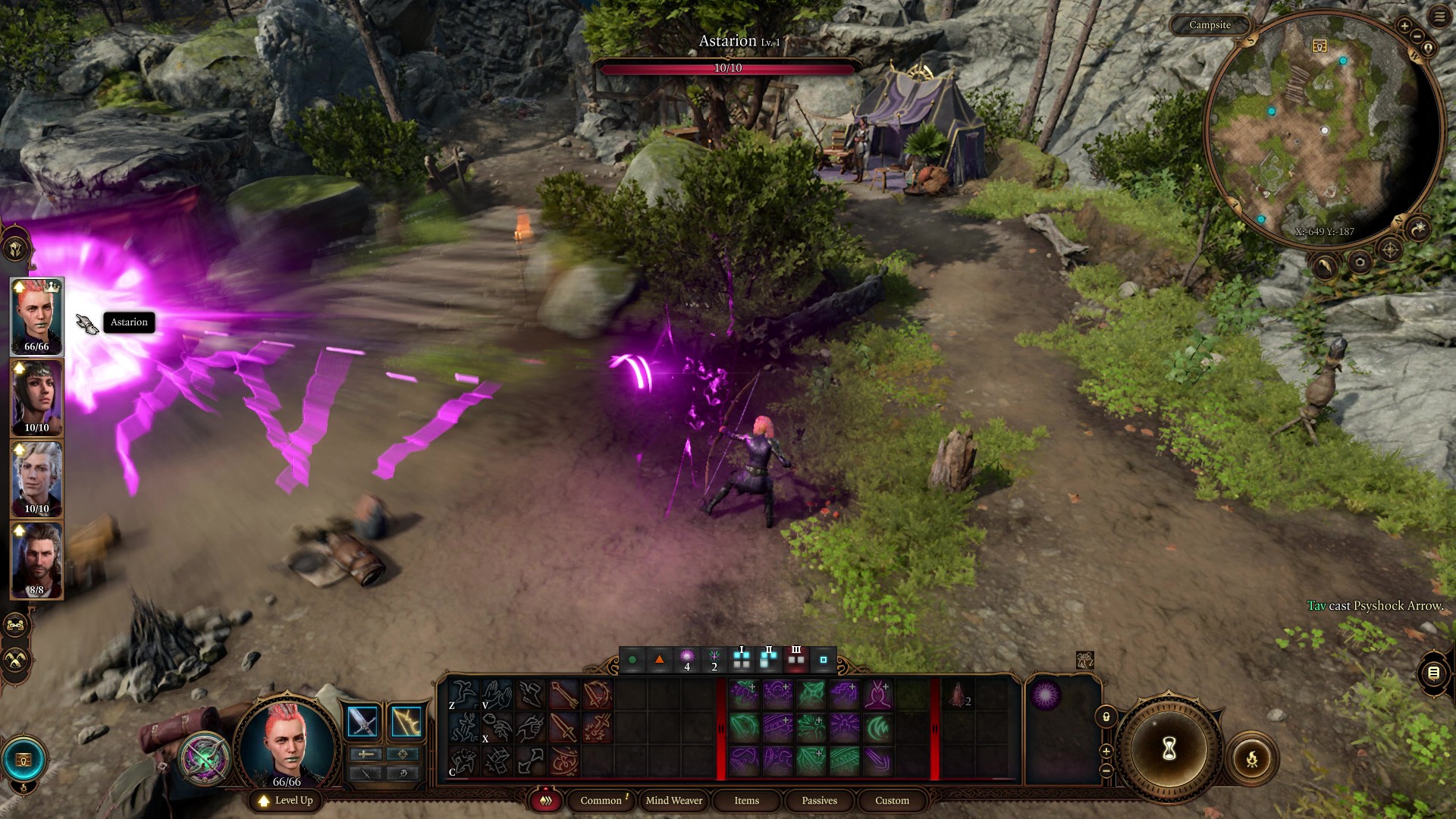
Task: Click the red potion slot in hotbar
Action: [x=959, y=695]
